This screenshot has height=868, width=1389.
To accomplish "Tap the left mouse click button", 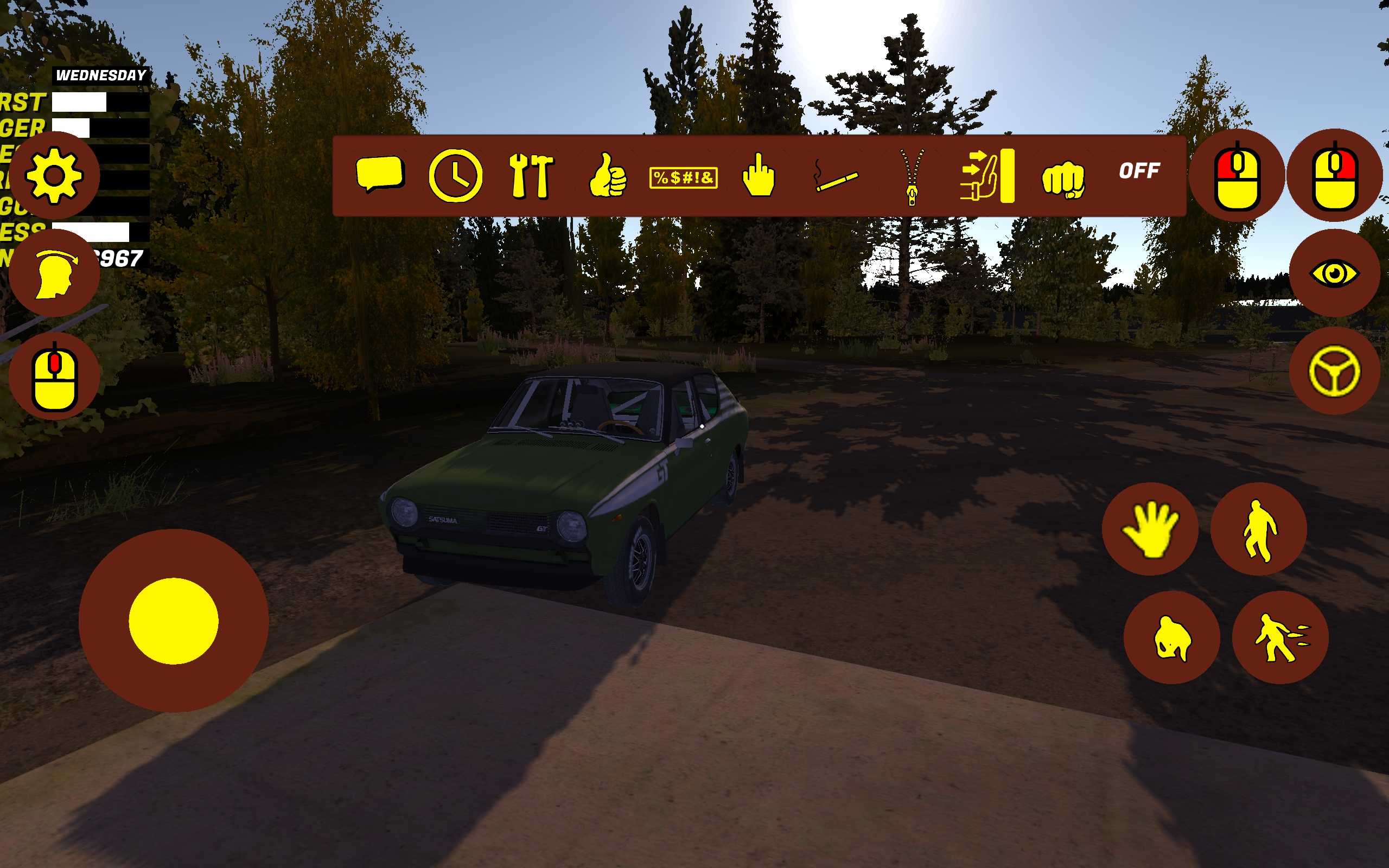I will tap(1237, 176).
